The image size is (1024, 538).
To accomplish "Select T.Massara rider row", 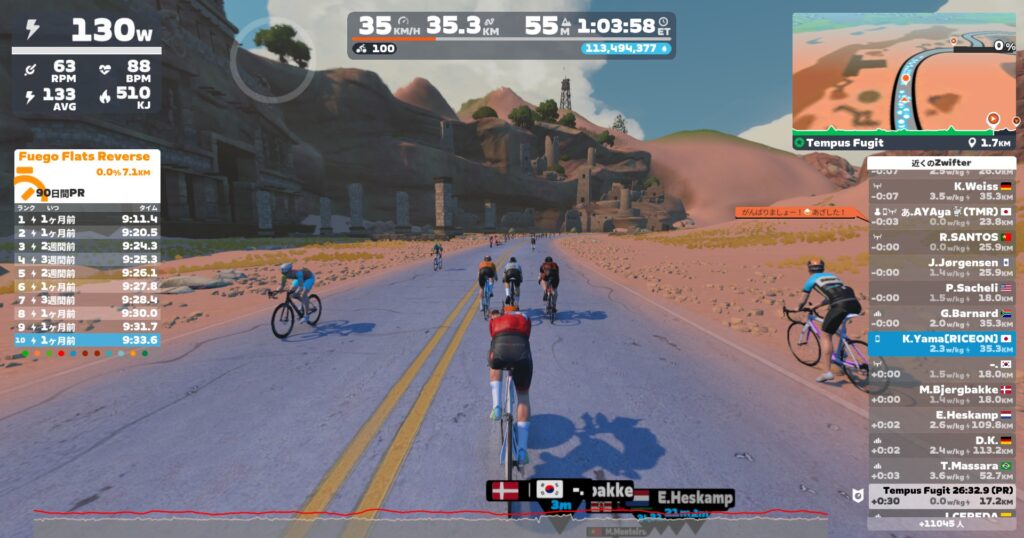I will 941,471.
